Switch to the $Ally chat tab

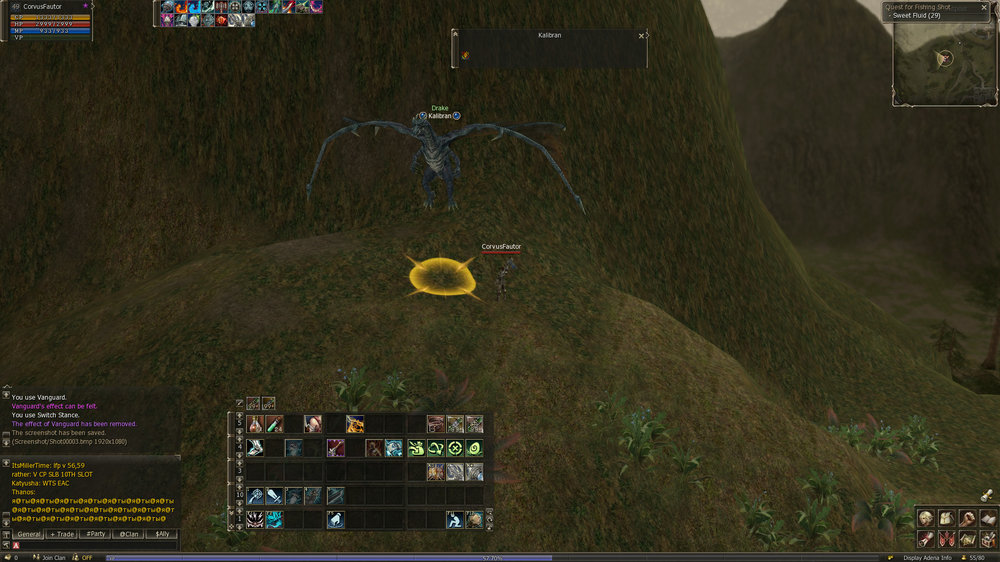pos(160,534)
